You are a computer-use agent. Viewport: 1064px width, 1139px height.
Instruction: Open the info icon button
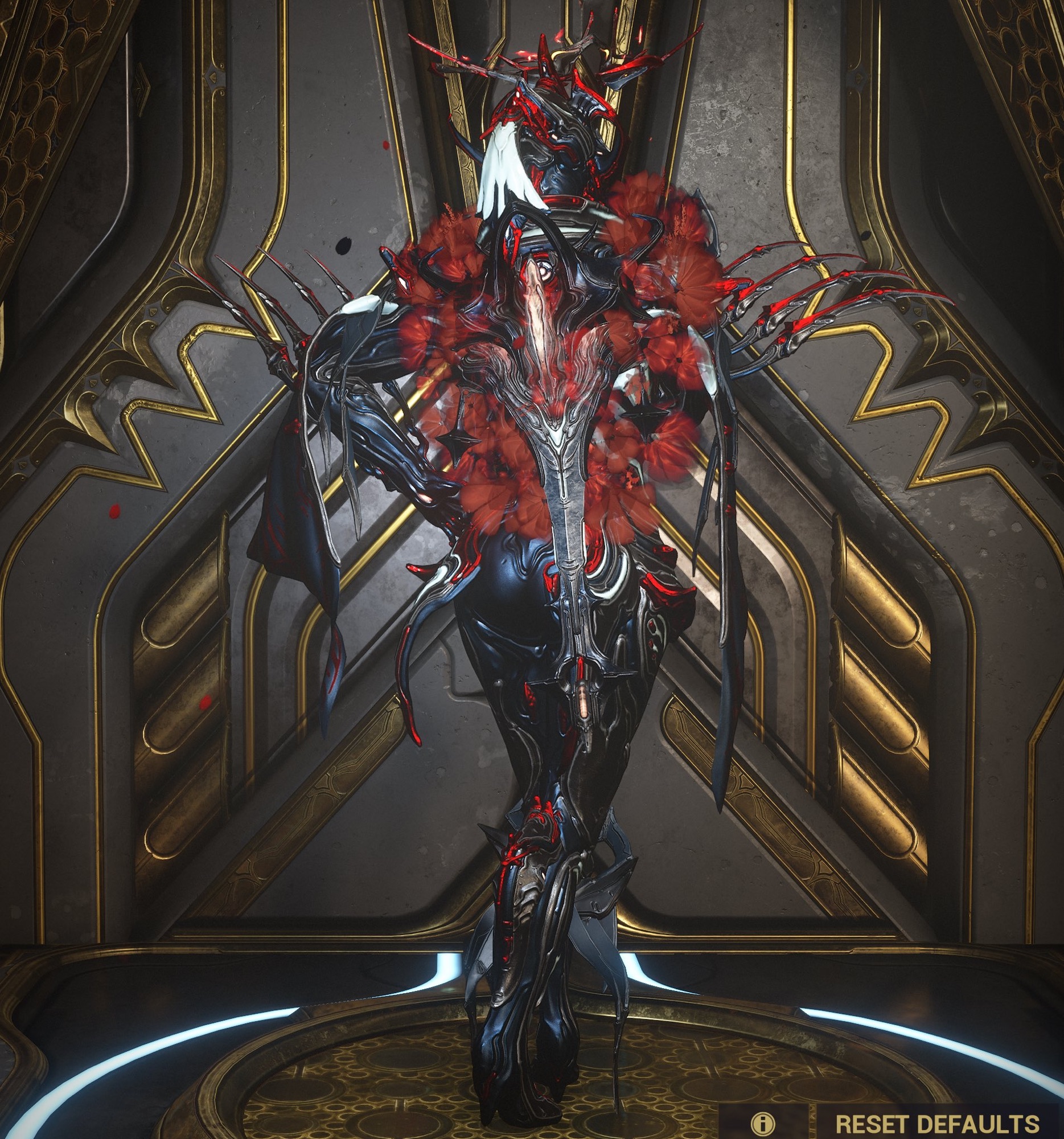click(x=763, y=1123)
